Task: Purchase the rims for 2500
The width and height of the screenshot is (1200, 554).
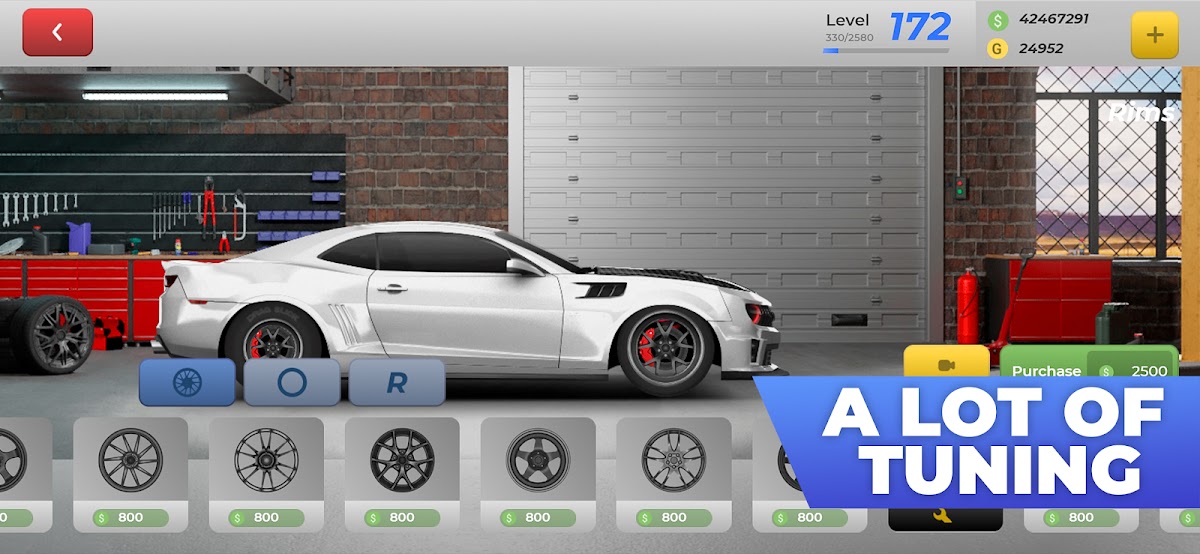Action: pos(1088,369)
